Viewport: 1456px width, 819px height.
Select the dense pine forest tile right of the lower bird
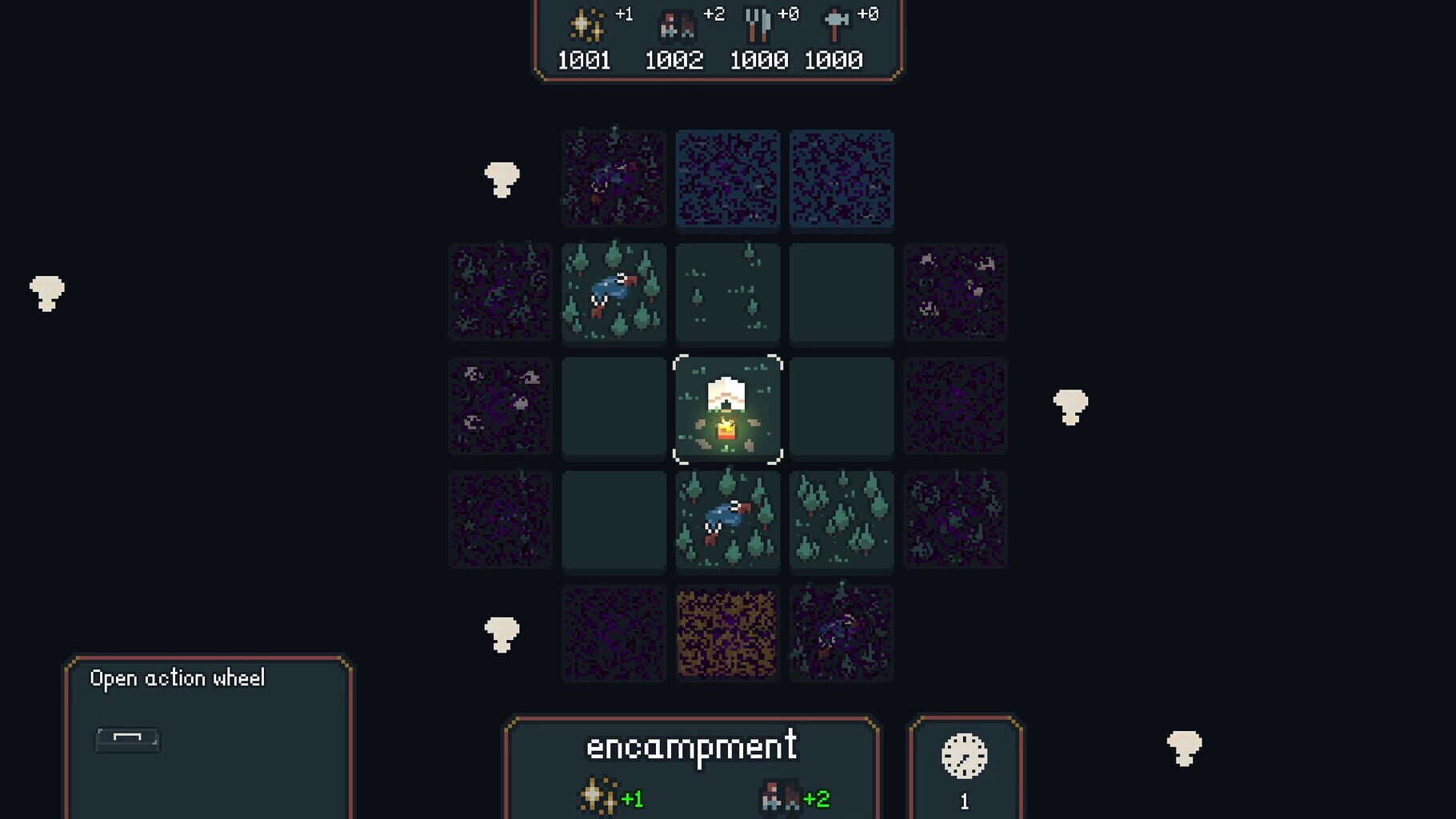[x=842, y=521]
